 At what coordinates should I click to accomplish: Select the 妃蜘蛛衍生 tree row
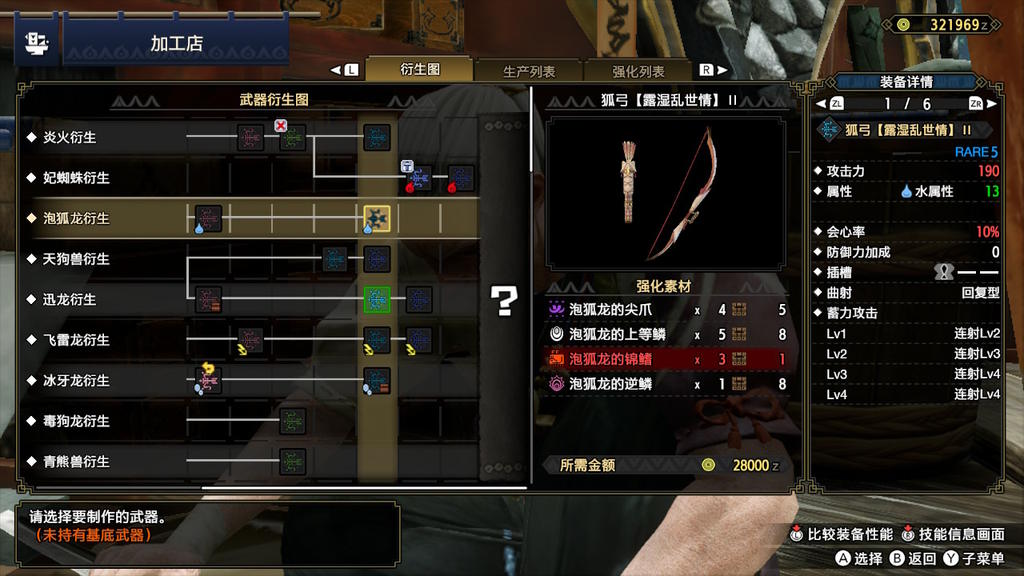tap(77, 178)
